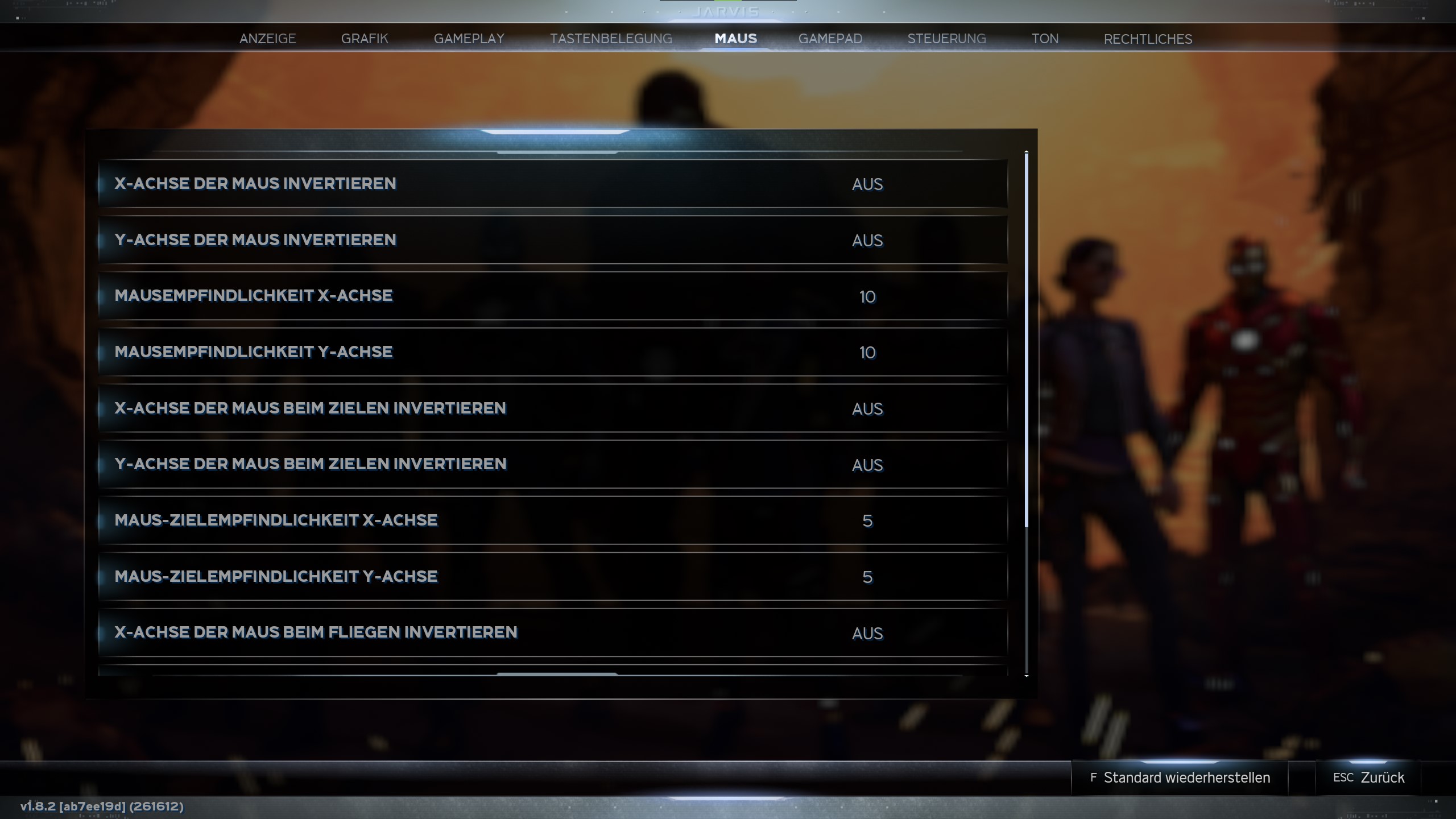Toggle X-Achse der Maus beim Fliegen invertieren
Viewport: 1456px width, 819px height.
point(552,632)
